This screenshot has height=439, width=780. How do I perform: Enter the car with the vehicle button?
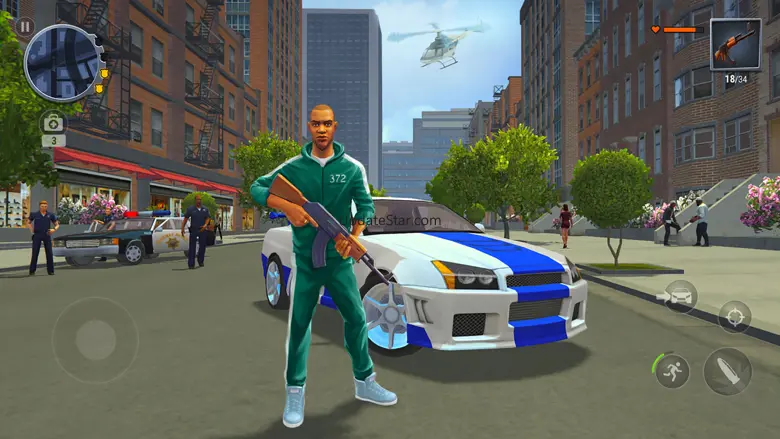(x=680, y=297)
